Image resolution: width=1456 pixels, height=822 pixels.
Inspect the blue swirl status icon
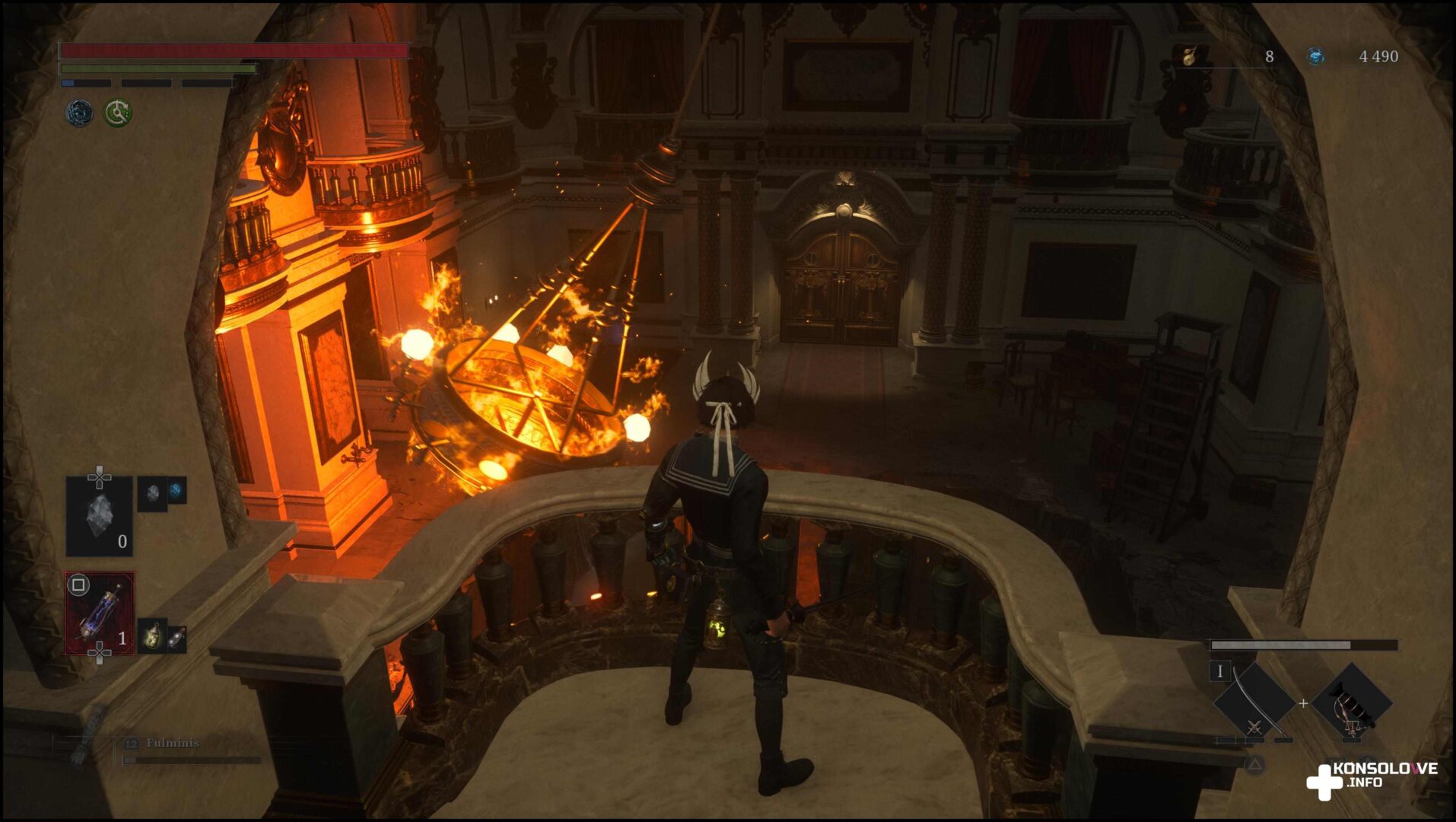tap(79, 113)
